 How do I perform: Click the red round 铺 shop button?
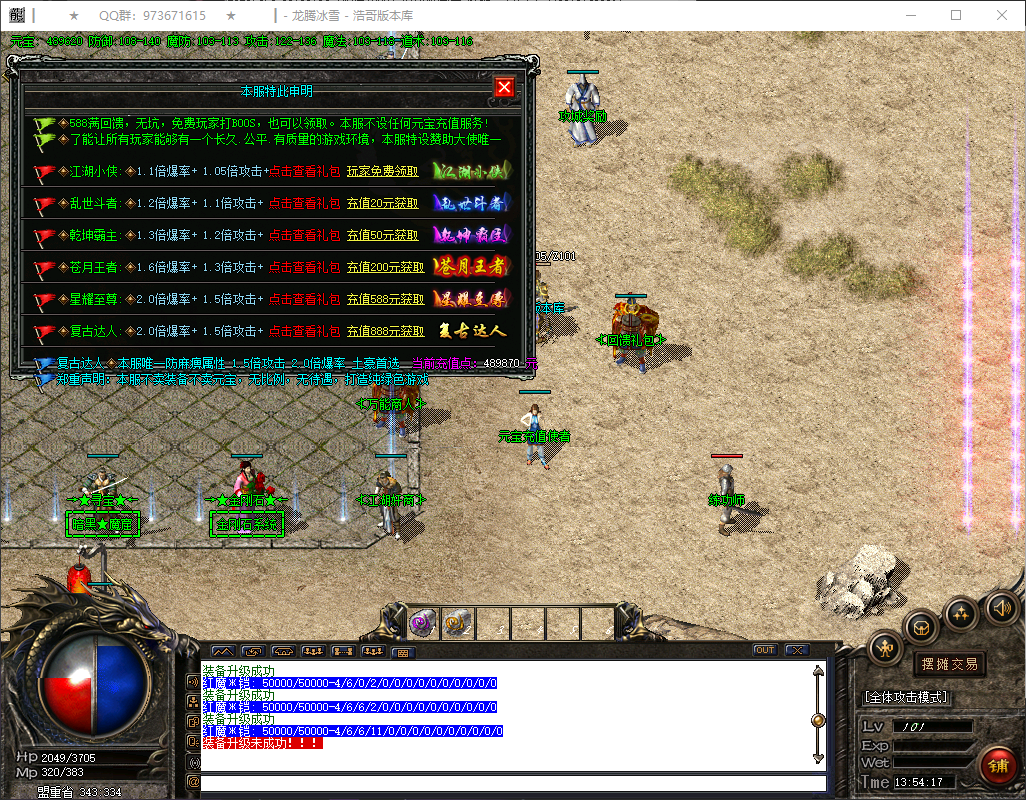tap(997, 766)
